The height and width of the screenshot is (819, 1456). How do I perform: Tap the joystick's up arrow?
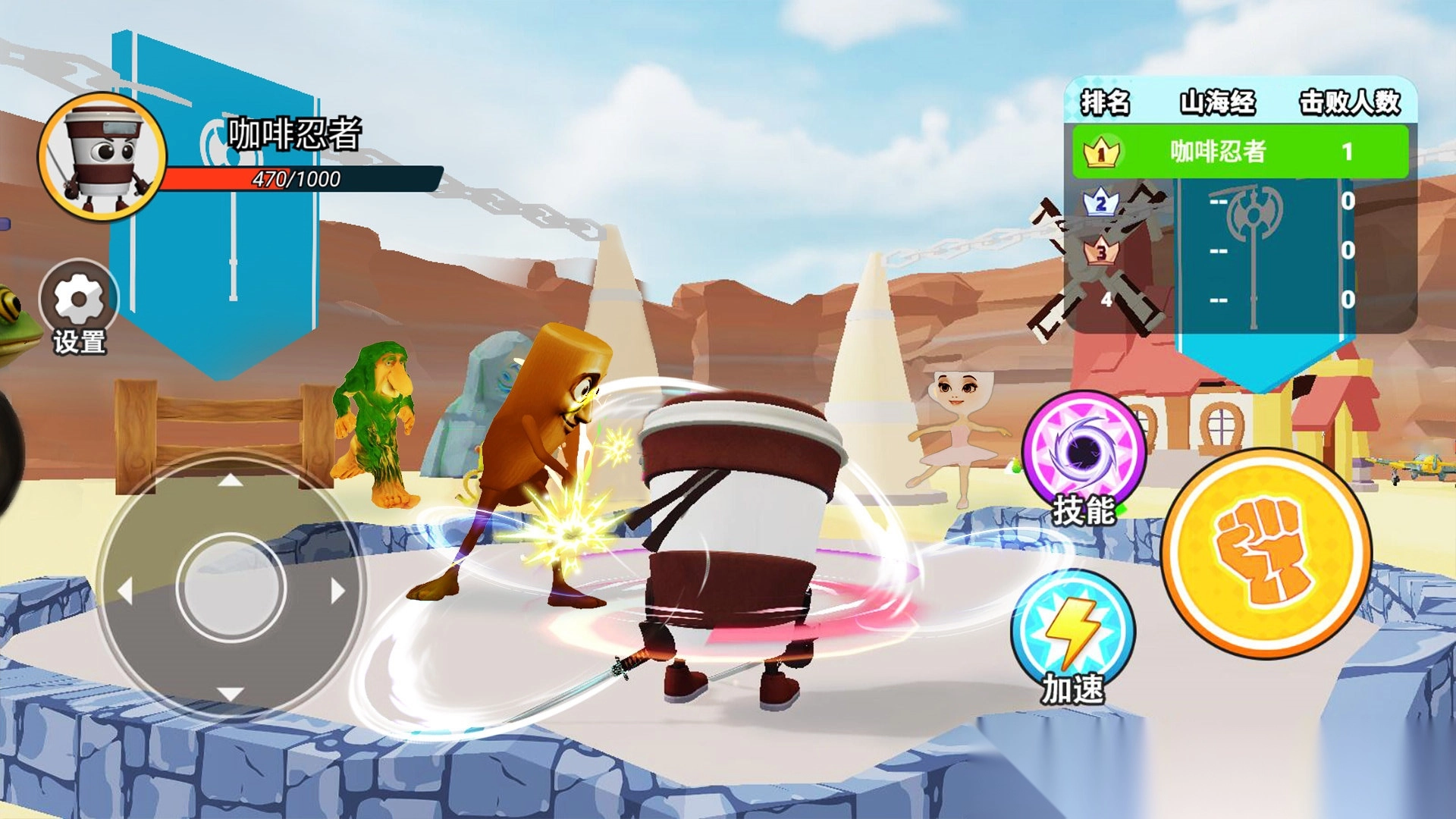231,482
